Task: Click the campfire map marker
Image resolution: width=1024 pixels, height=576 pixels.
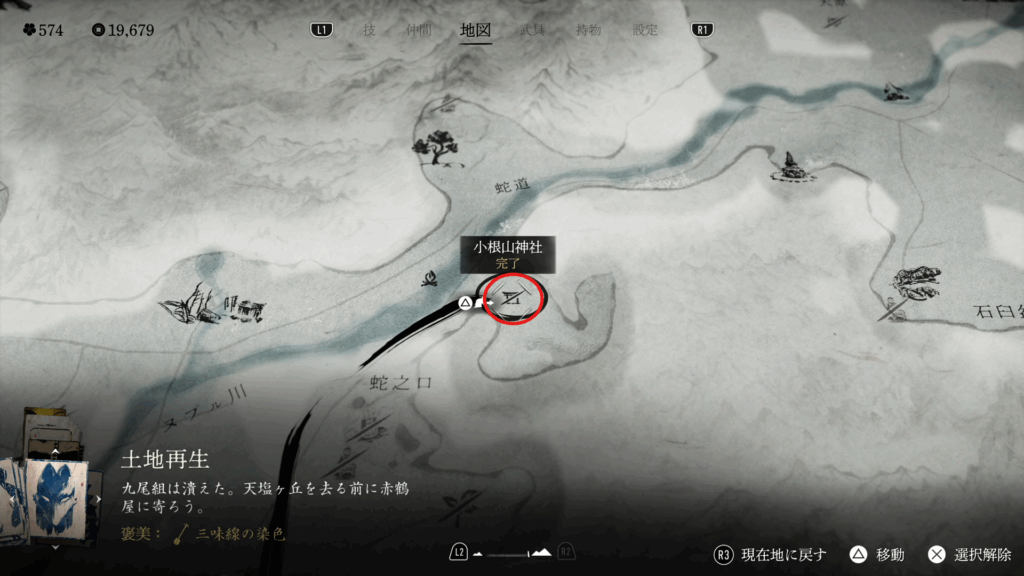Action: click(x=431, y=279)
